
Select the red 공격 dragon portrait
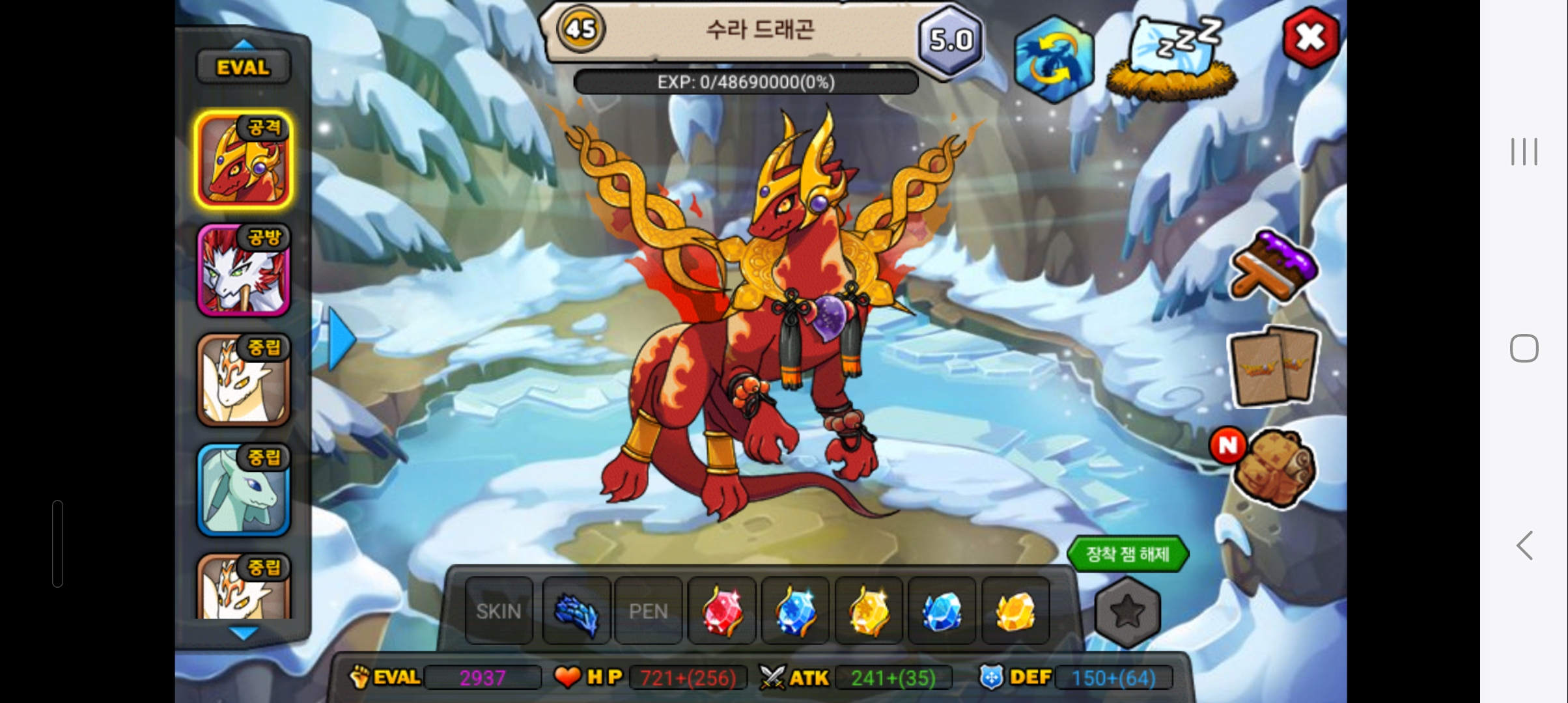[x=244, y=160]
